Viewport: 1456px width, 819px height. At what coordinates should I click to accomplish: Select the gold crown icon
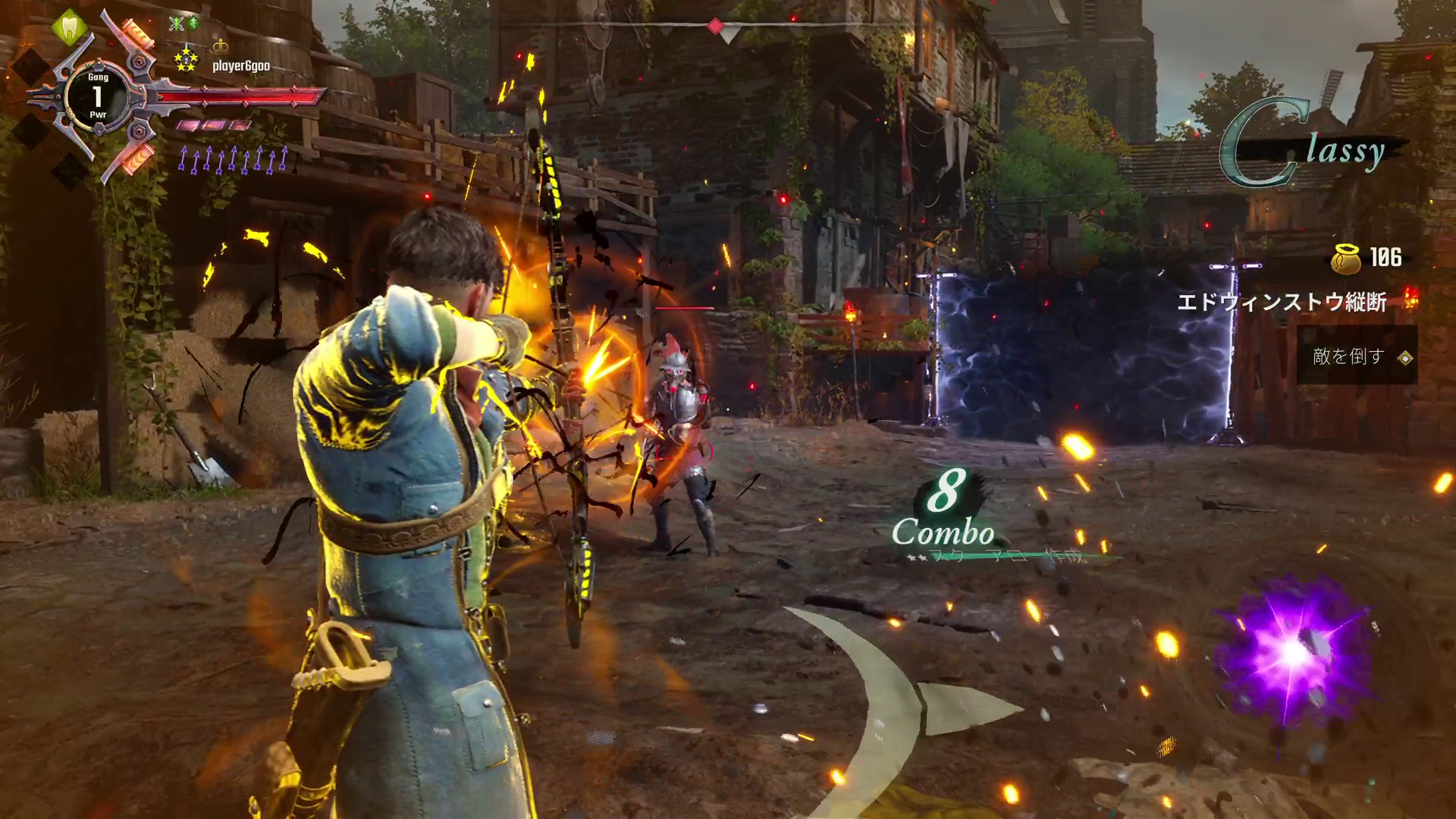tap(220, 46)
